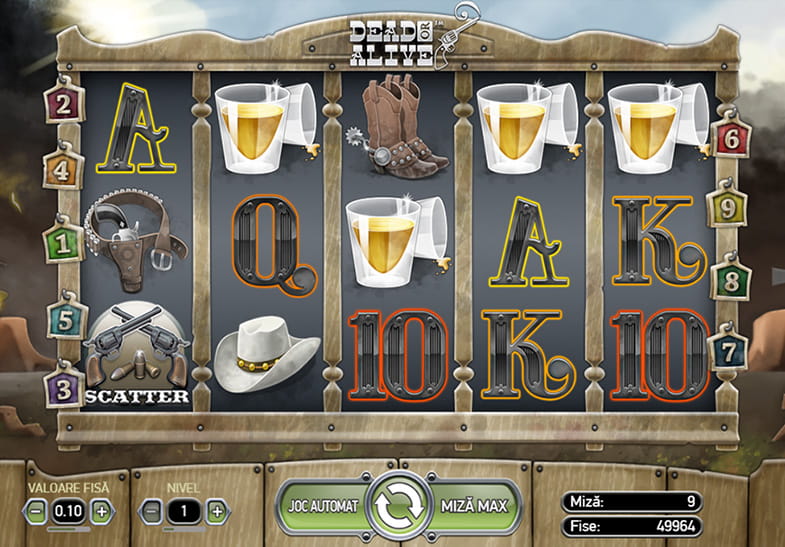Raise the Nivel bet level

click(217, 510)
